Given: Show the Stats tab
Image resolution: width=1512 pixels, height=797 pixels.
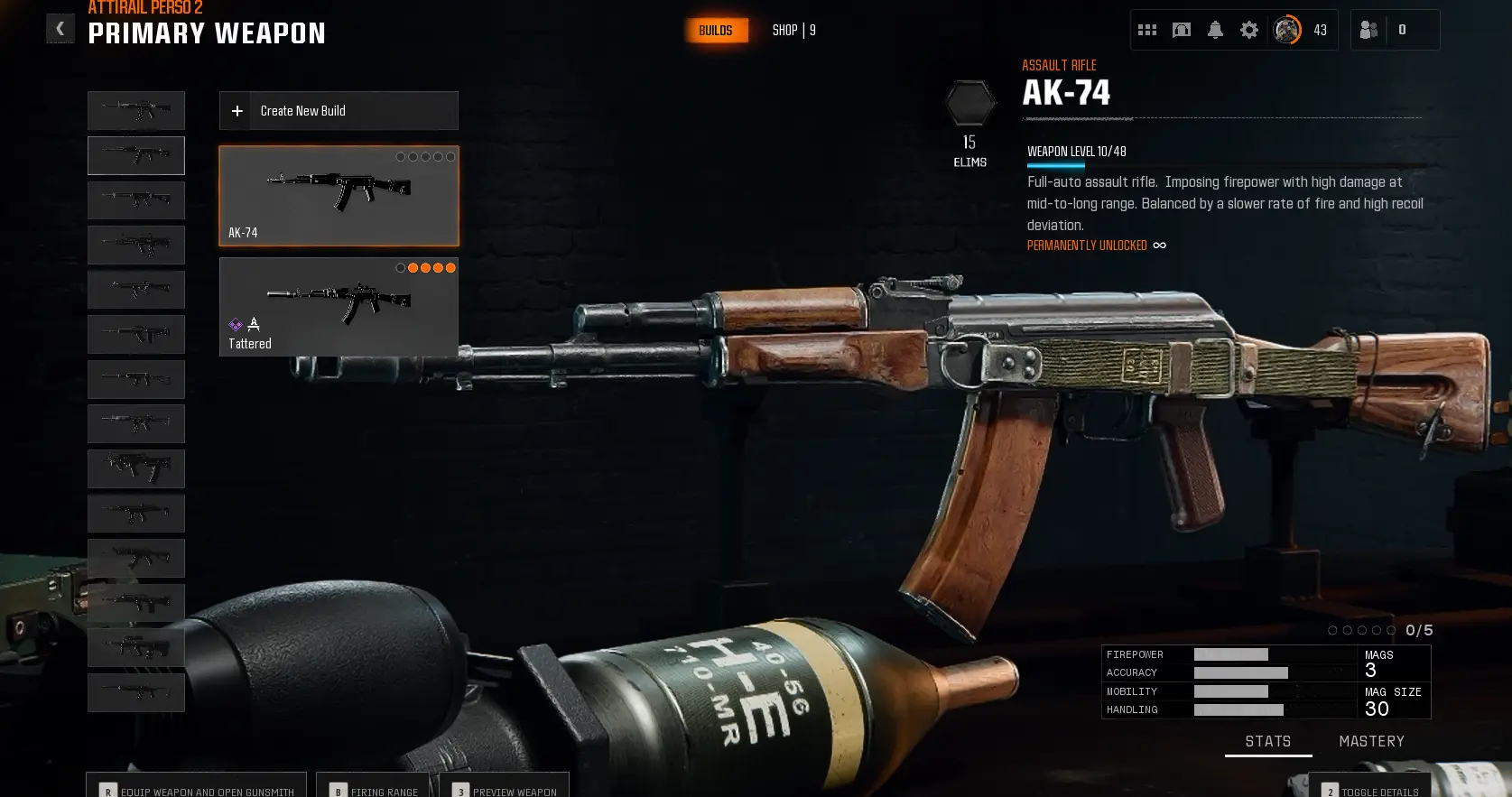Looking at the screenshot, I should pos(1267,741).
